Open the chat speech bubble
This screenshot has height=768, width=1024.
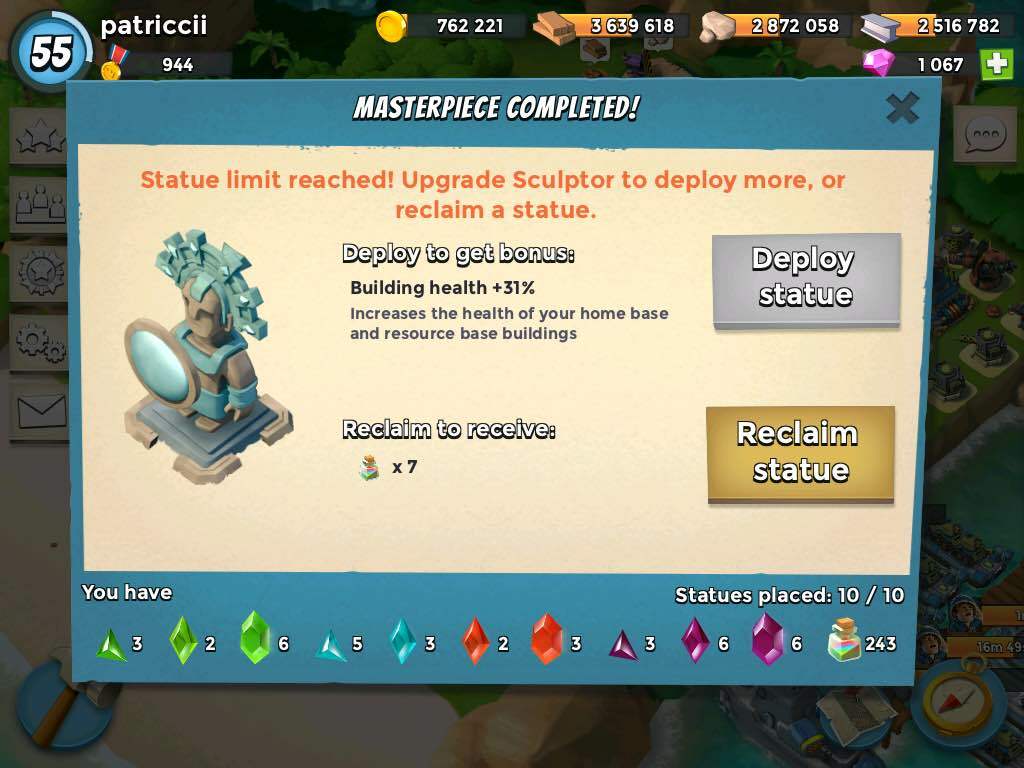984,134
